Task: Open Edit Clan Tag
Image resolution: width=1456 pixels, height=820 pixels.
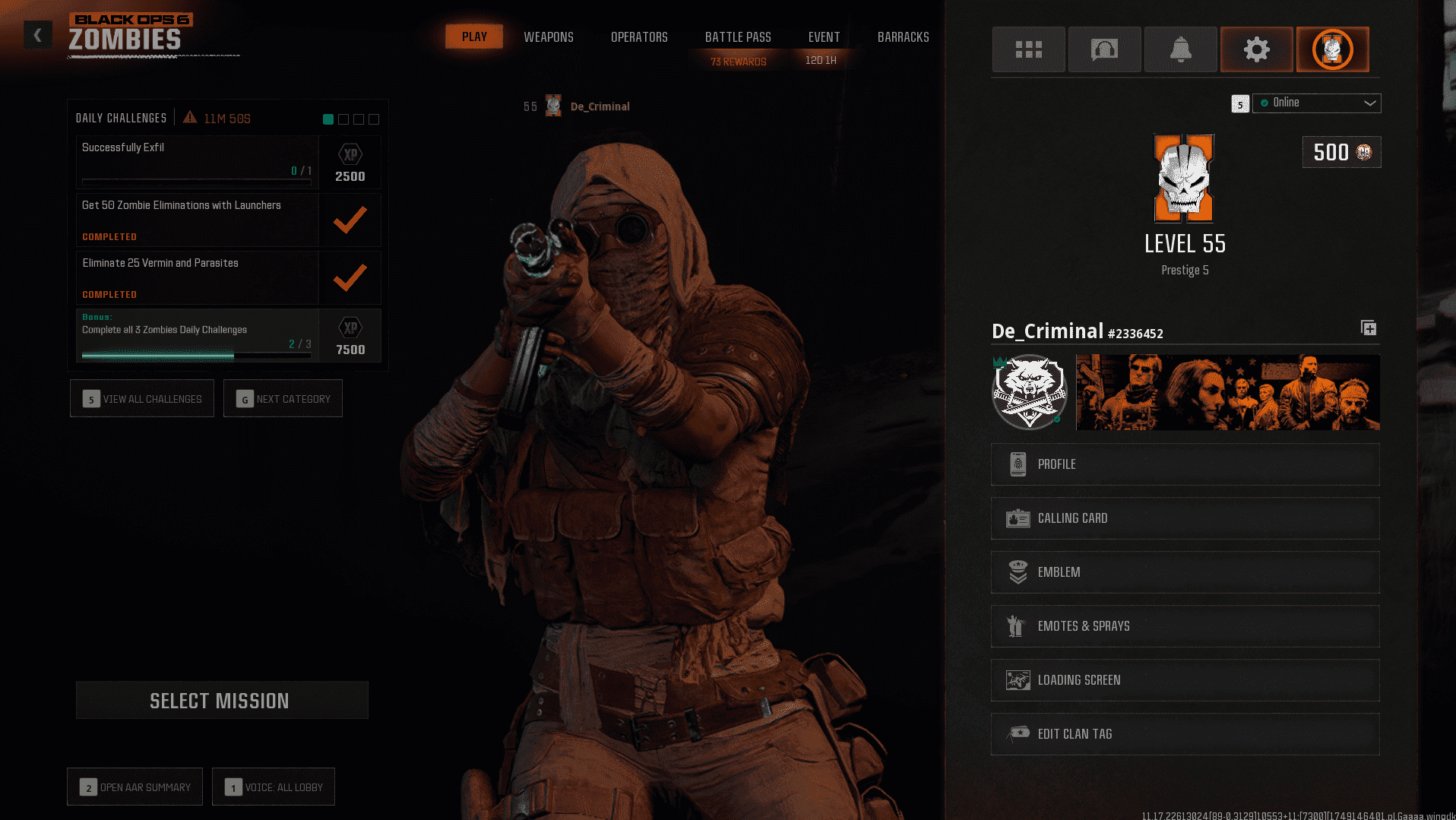Action: point(1185,733)
